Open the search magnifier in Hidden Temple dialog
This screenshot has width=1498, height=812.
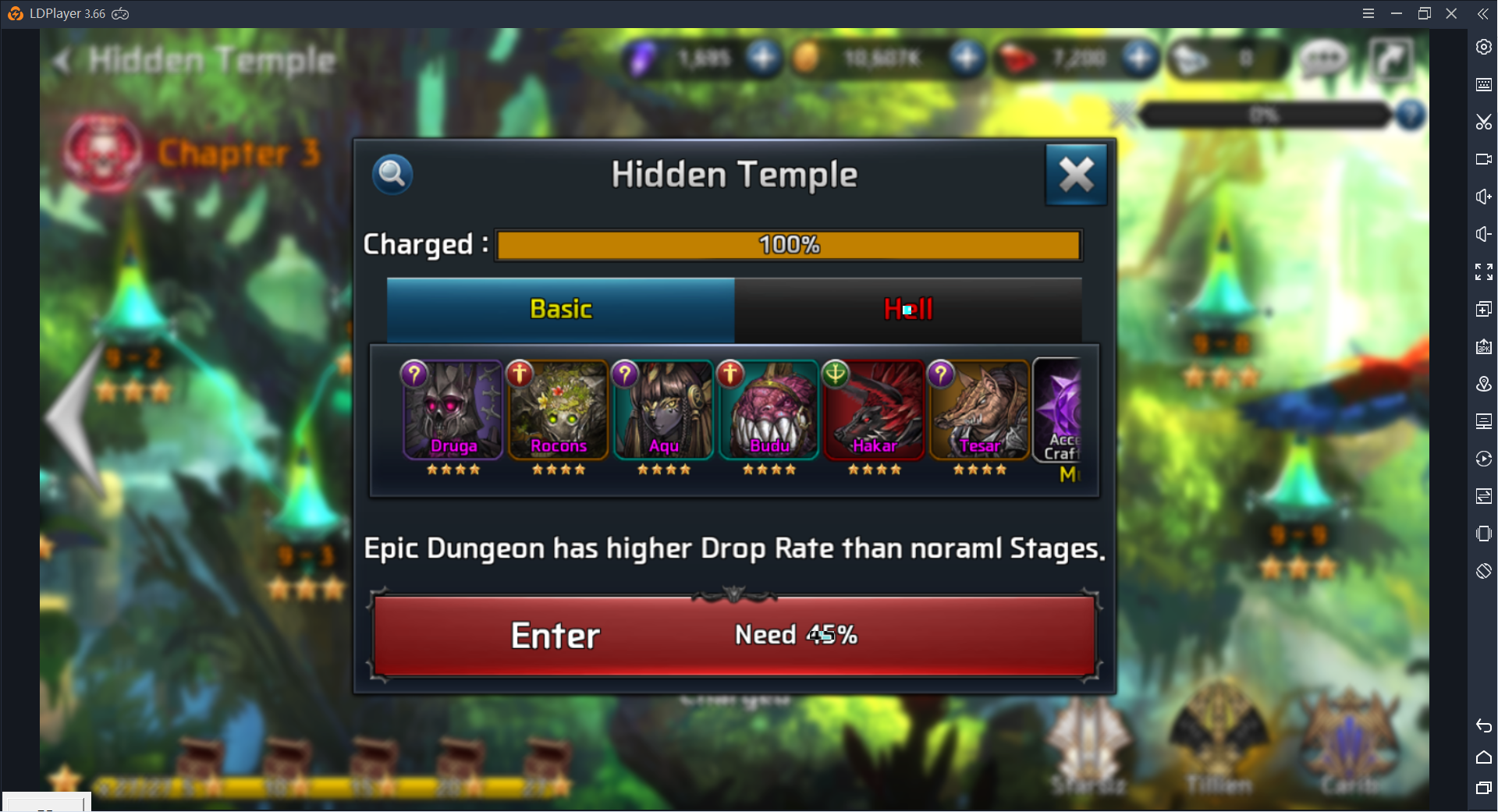(x=392, y=174)
